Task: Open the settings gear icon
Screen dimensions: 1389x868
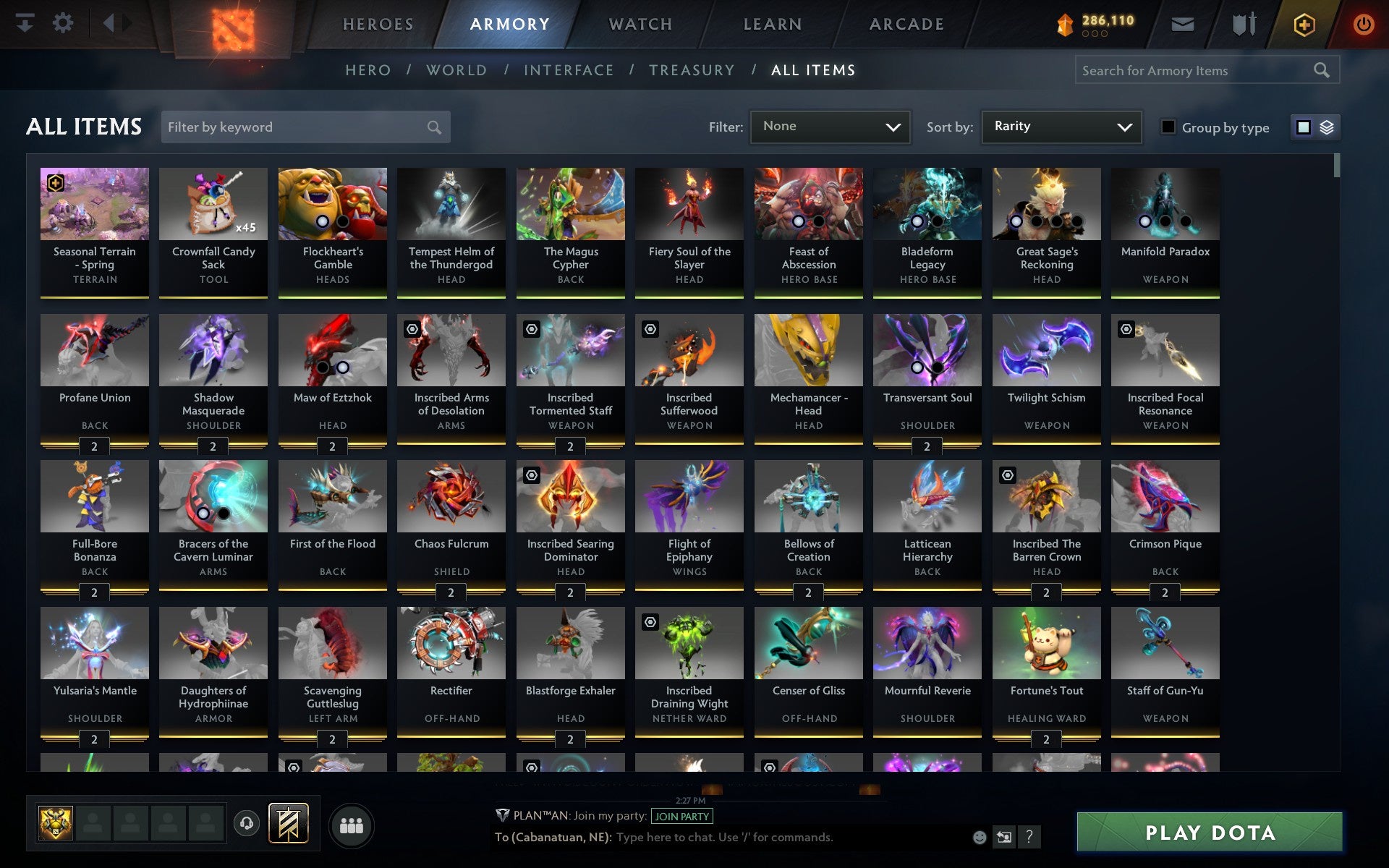Action: [64, 23]
